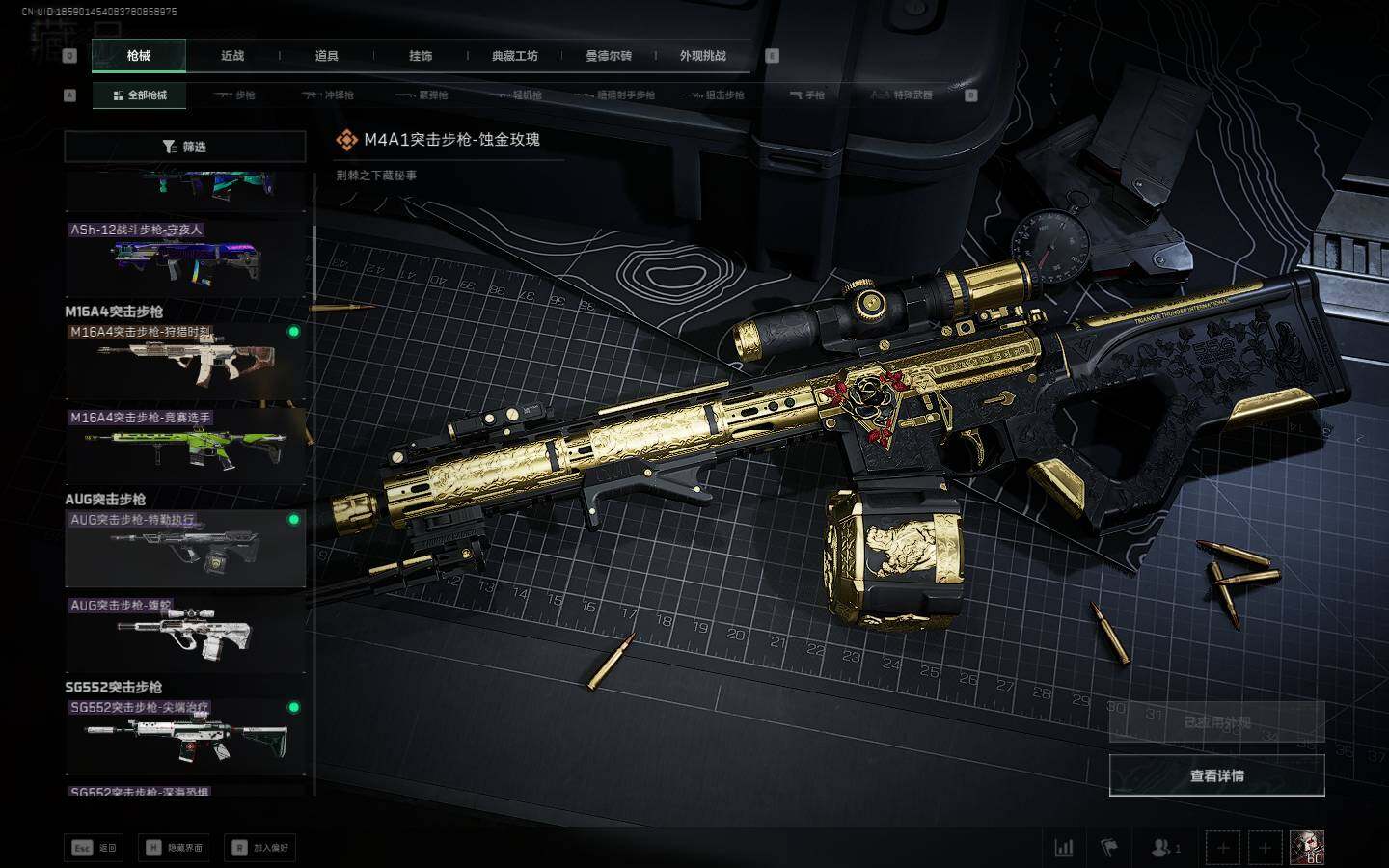Screen dimensions: 1389x868
Task: Click the 查看详情 view details button
Action: [x=1216, y=775]
